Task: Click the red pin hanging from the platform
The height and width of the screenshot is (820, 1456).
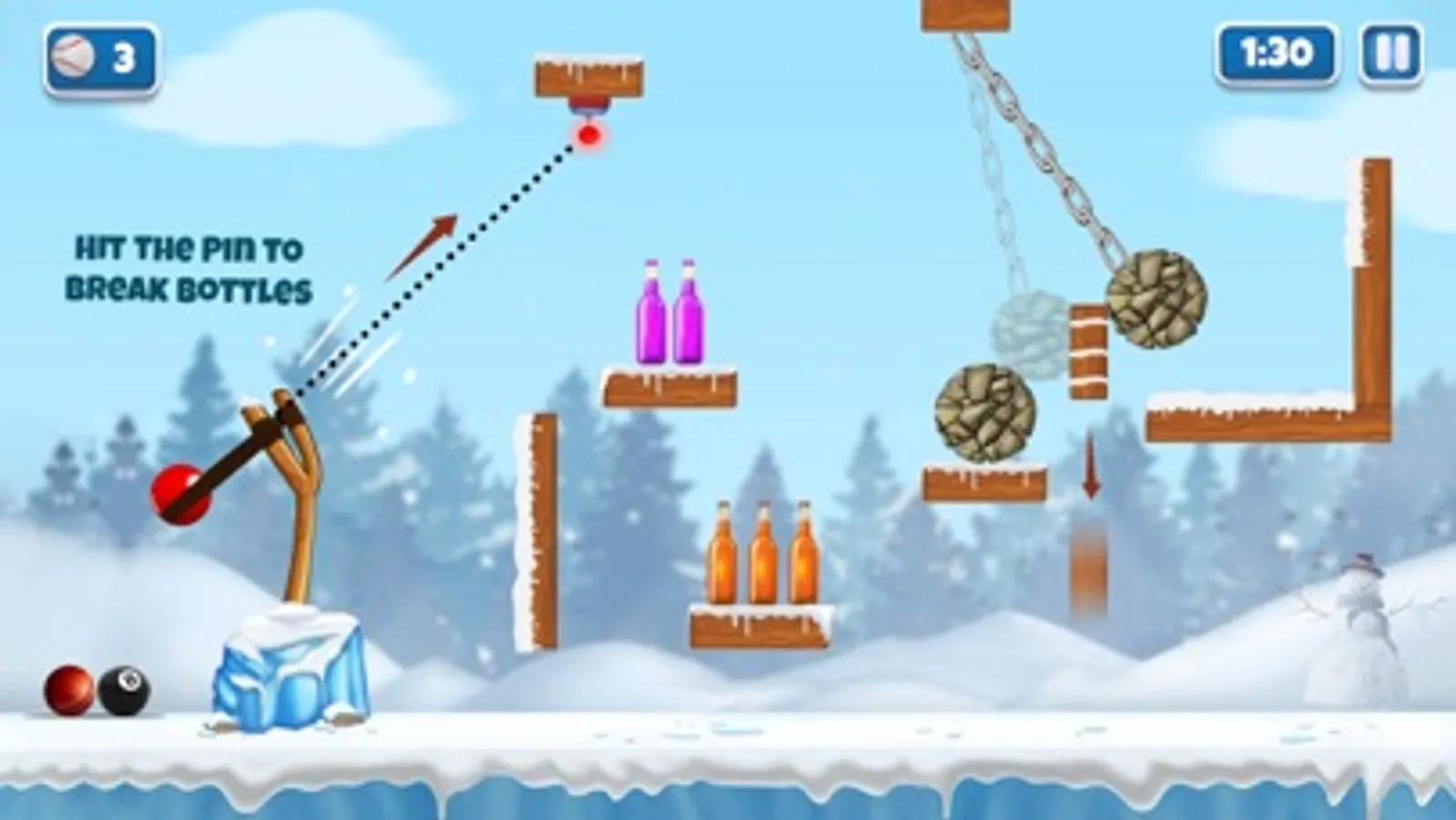Action: (x=589, y=135)
